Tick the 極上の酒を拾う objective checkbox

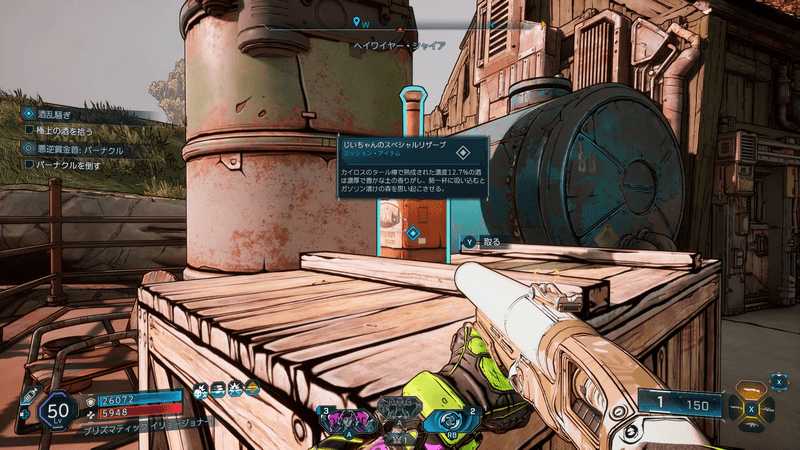(x=30, y=131)
